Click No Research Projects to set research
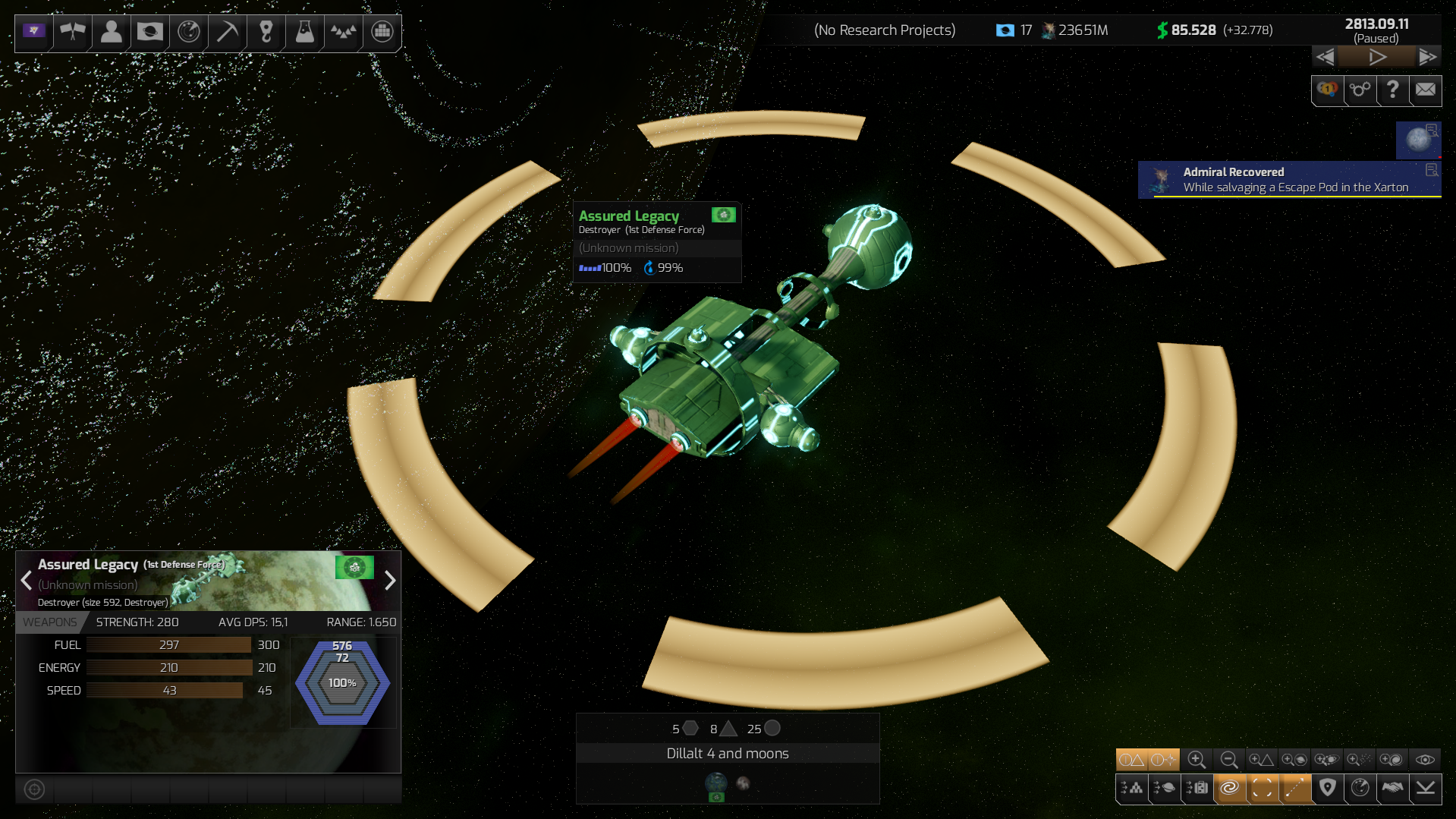 tap(885, 30)
